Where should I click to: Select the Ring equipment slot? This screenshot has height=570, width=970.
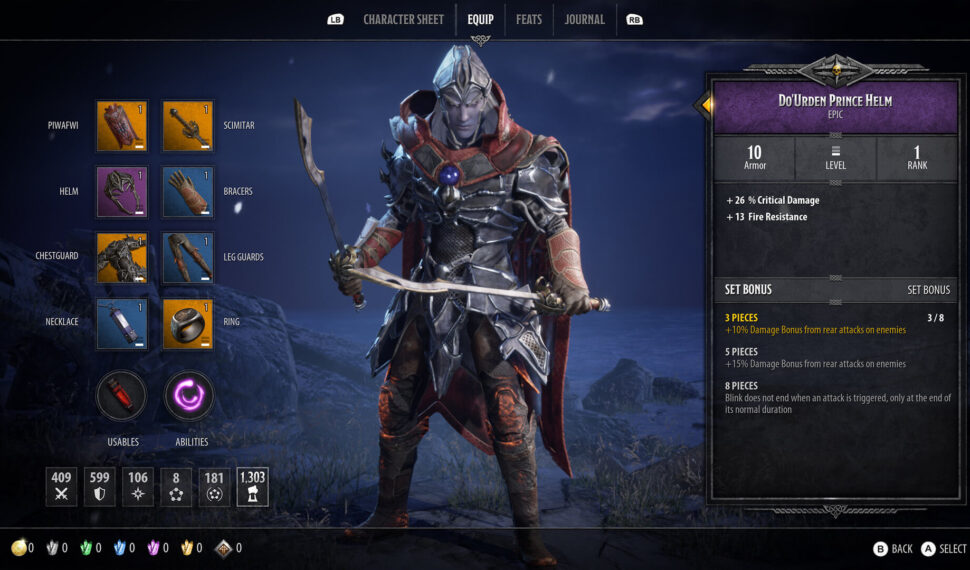[188, 323]
